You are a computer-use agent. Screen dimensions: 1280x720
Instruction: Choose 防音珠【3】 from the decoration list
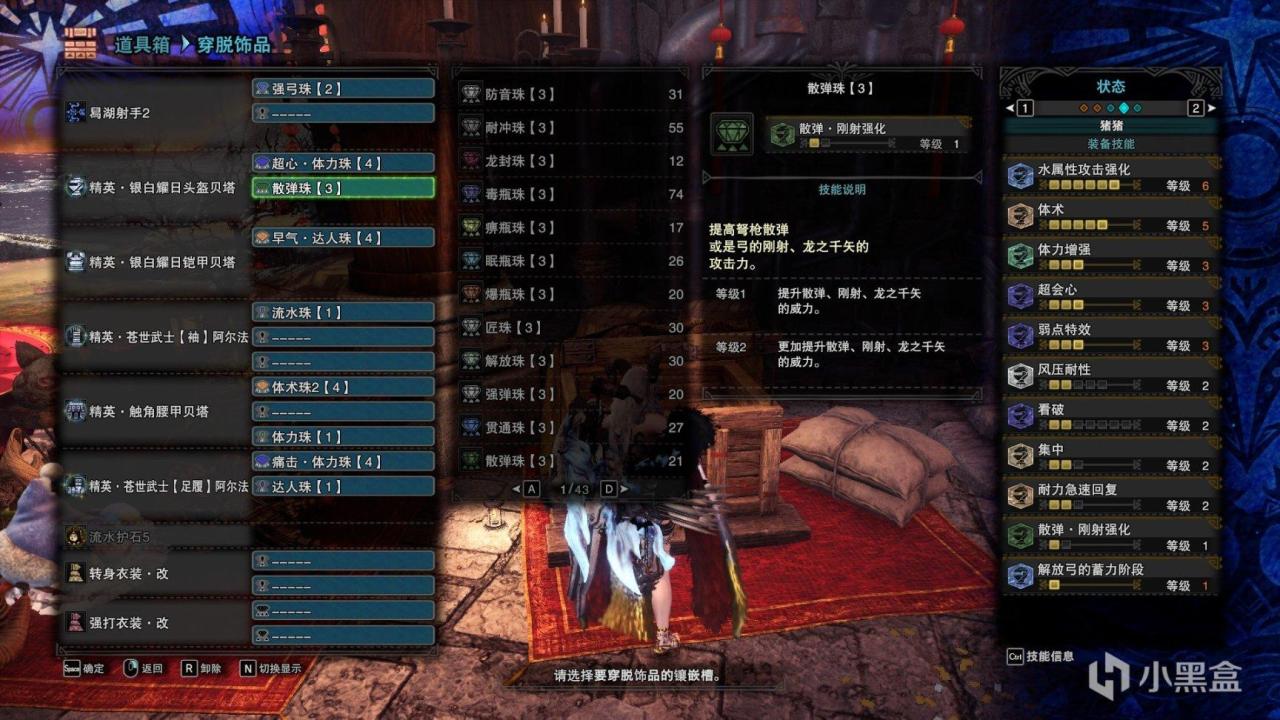tap(570, 94)
